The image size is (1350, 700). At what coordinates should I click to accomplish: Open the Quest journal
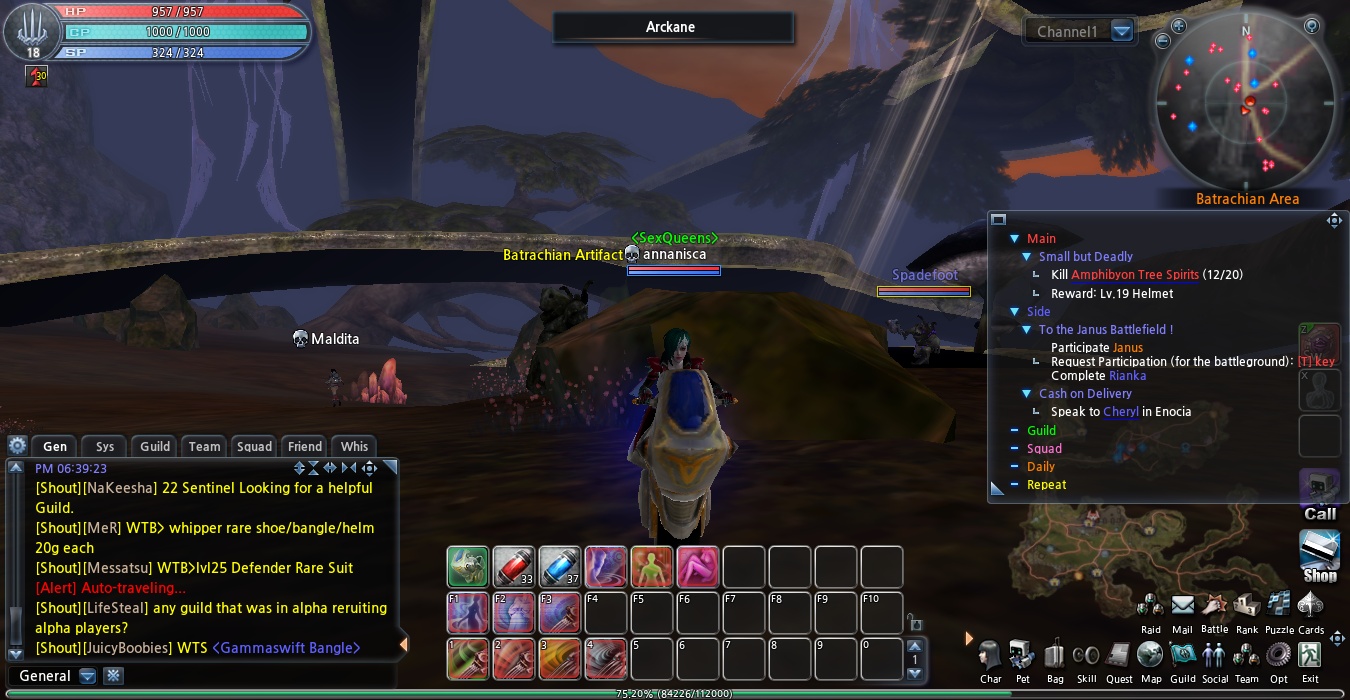pos(1119,657)
